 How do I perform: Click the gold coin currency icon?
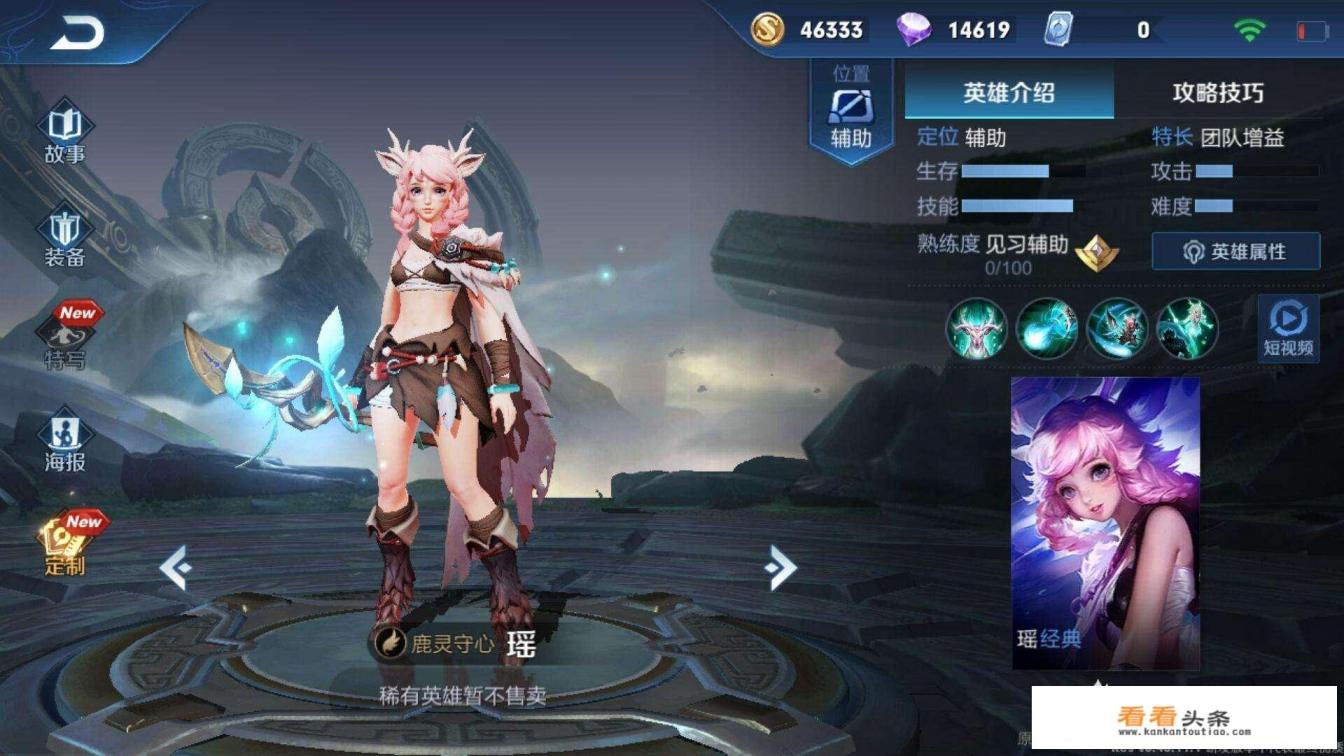click(768, 30)
